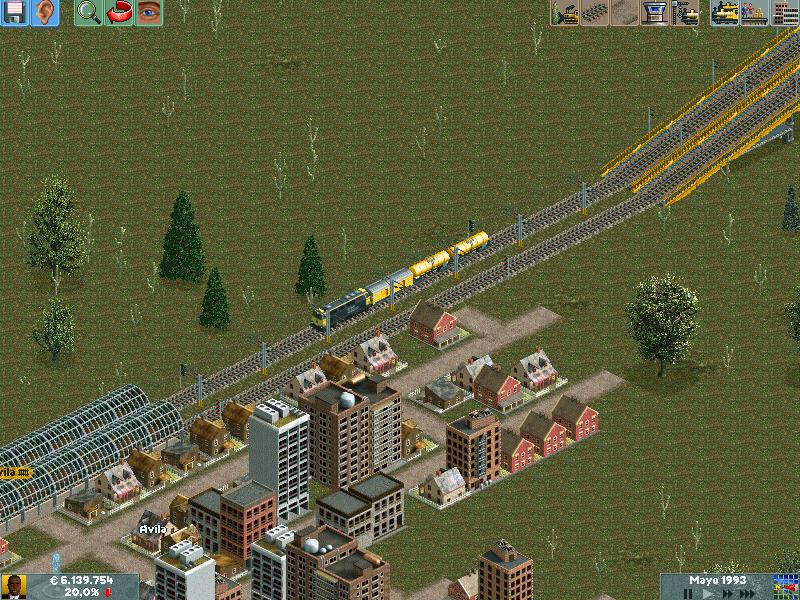Show the train vehicles list
The height and width of the screenshot is (600, 800).
[725, 13]
